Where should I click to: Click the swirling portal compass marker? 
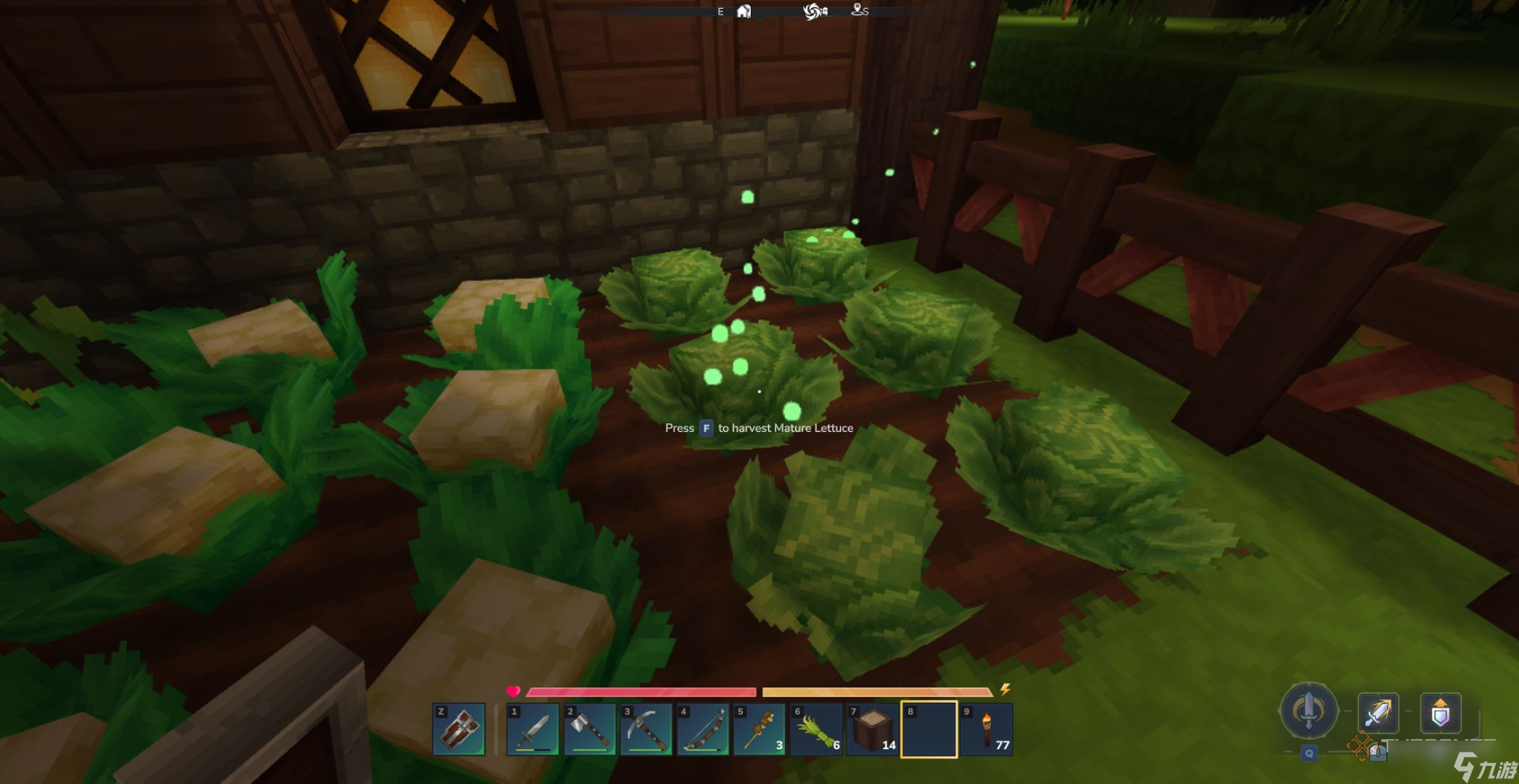point(815,11)
